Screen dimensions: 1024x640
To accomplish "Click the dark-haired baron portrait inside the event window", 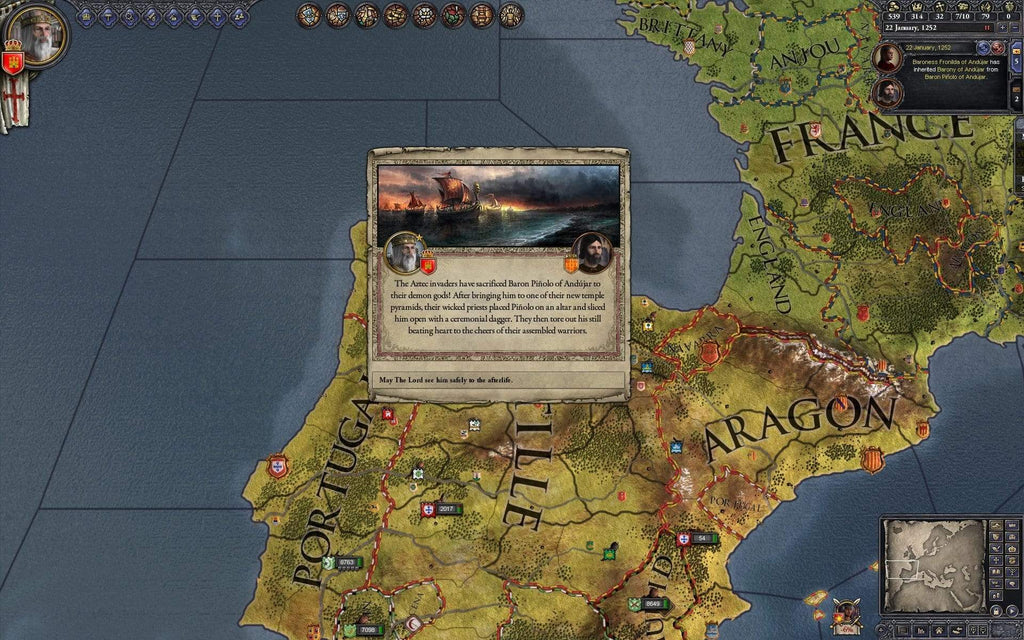I will pyautogui.click(x=593, y=252).
